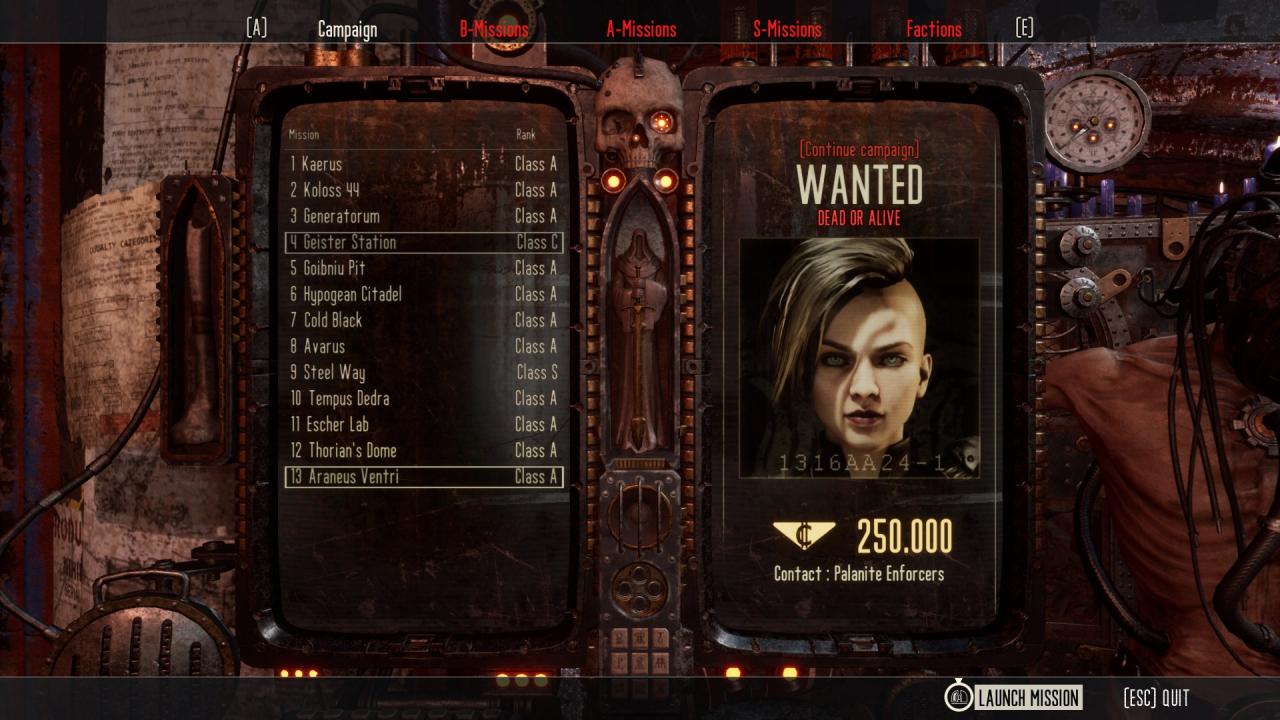Open the Factions tab
1280x720 pixels.
(933, 30)
